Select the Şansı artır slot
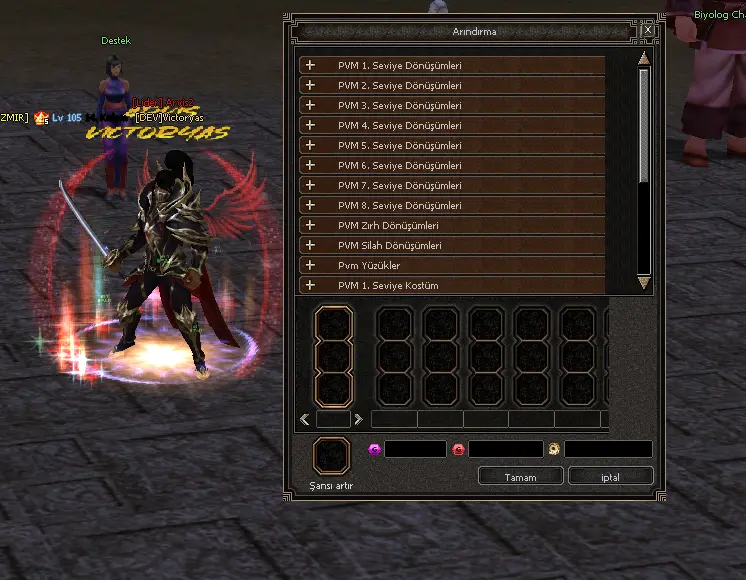Screen dimensions: 746x580 click(332, 456)
